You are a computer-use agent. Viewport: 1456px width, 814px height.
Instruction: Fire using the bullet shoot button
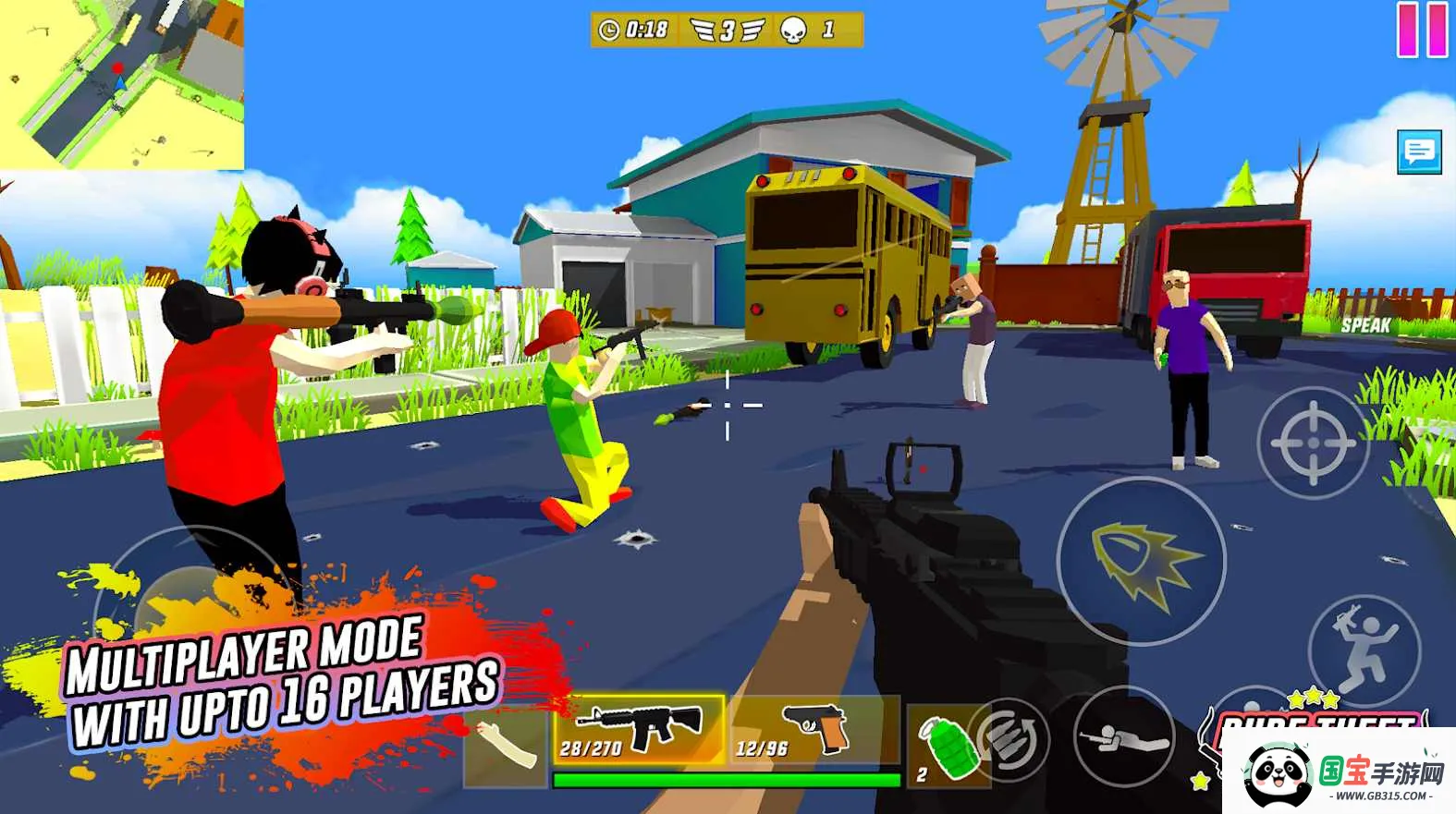point(1141,561)
